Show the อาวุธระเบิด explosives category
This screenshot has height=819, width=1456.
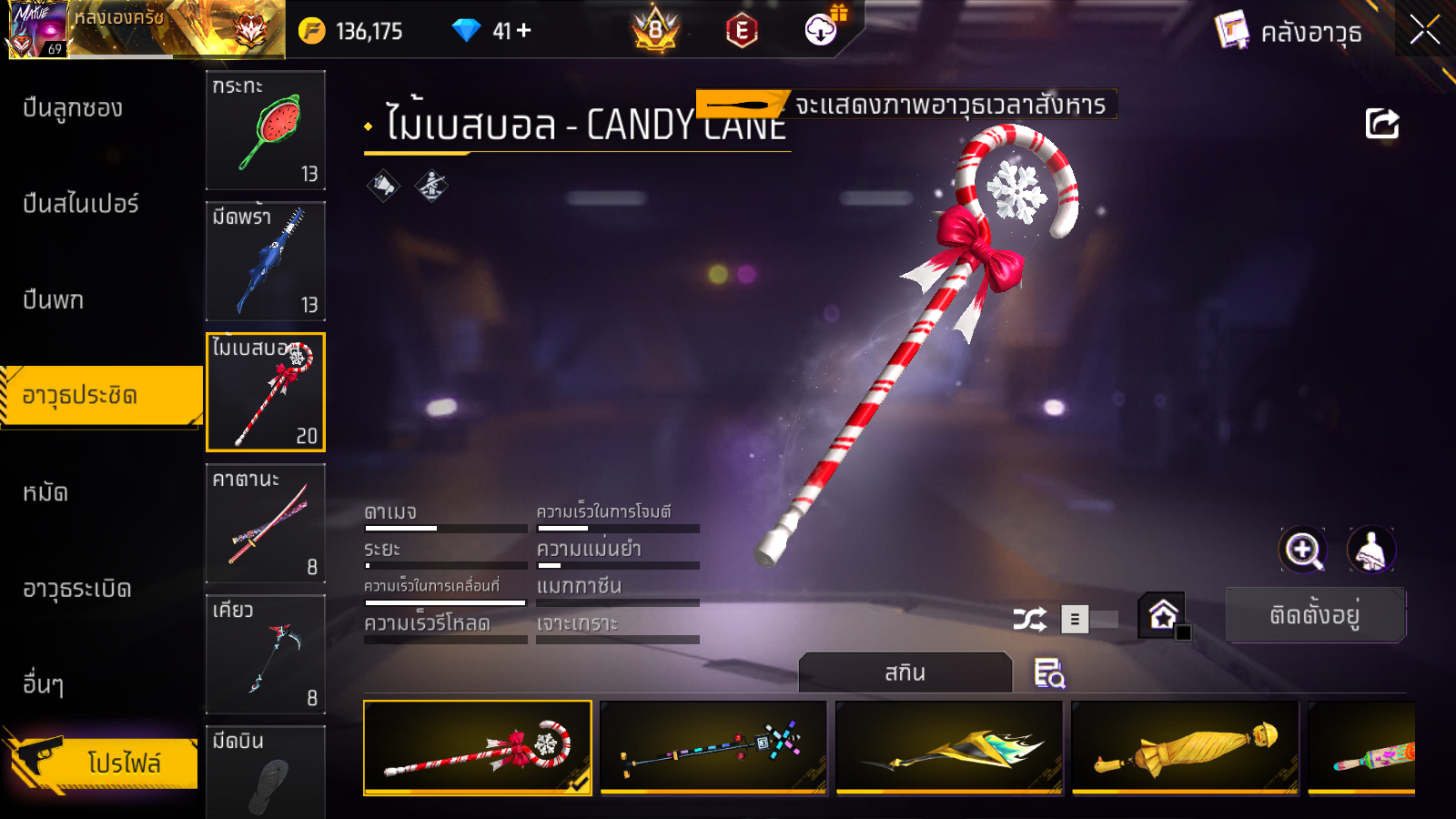[x=77, y=589]
